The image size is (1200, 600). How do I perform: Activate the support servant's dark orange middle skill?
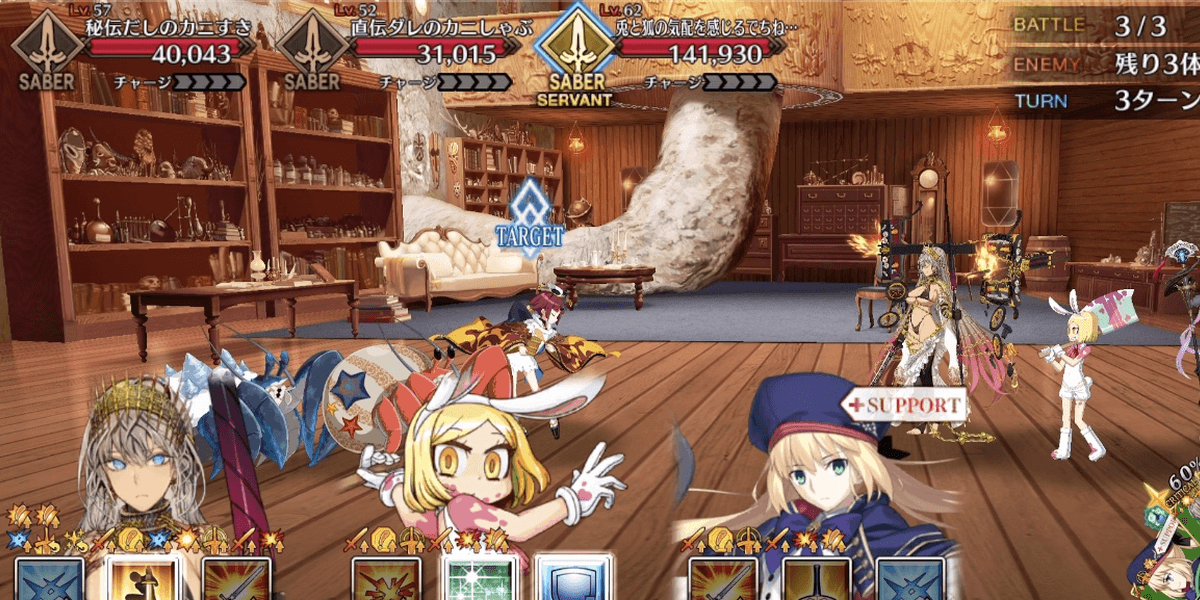(816, 580)
